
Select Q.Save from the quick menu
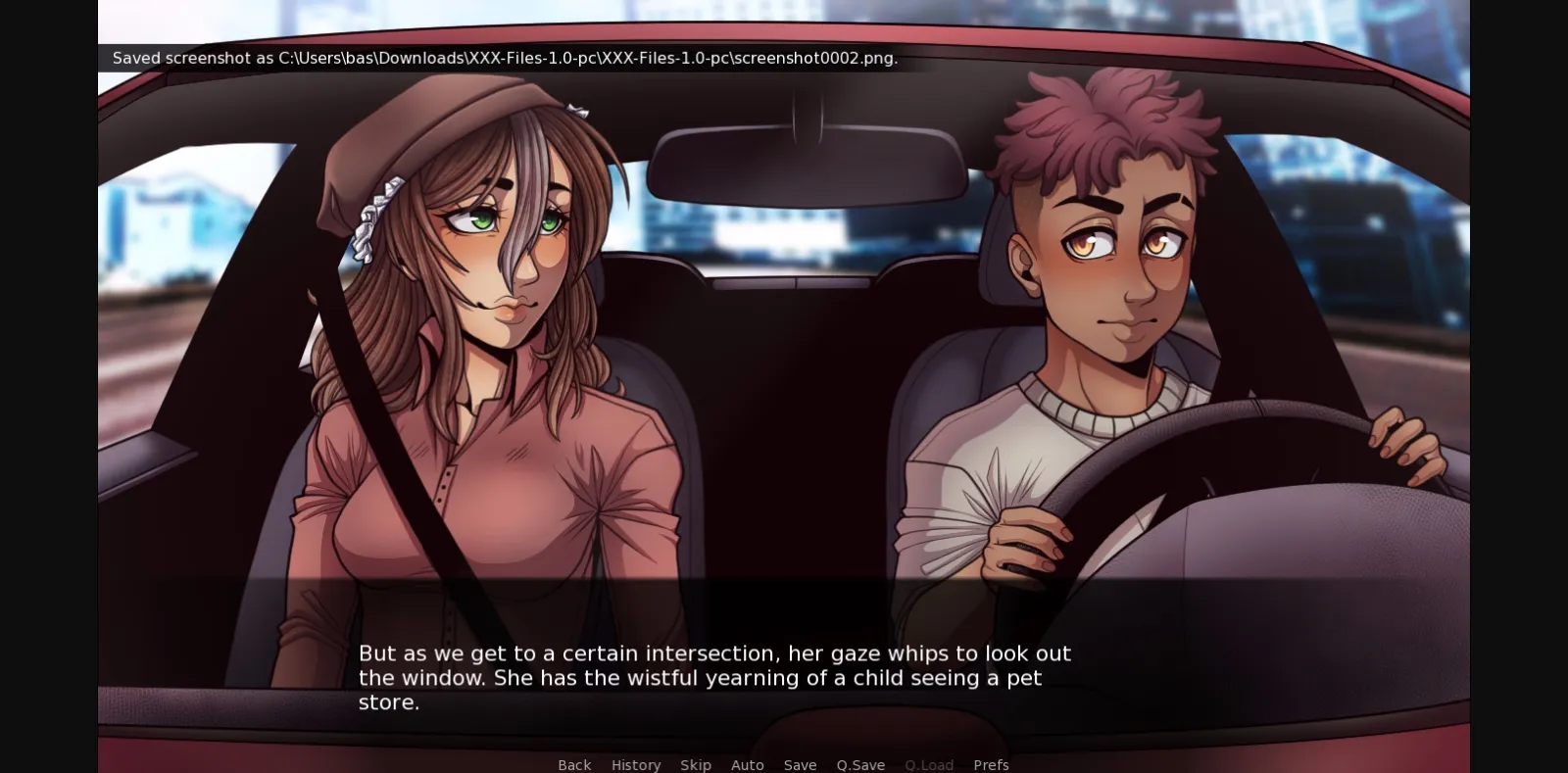click(859, 764)
